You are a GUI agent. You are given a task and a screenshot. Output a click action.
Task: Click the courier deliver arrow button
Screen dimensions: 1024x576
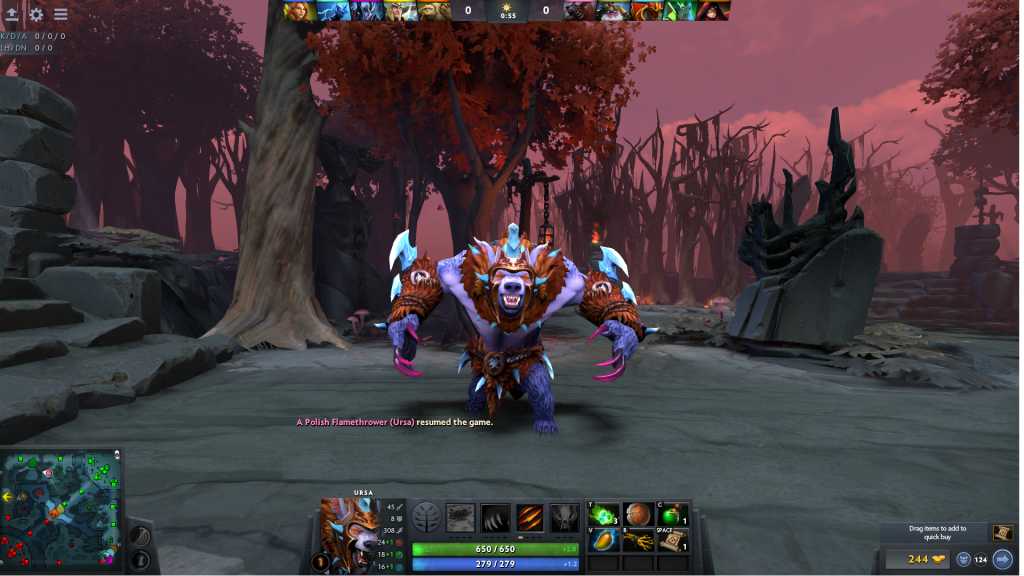1002,560
